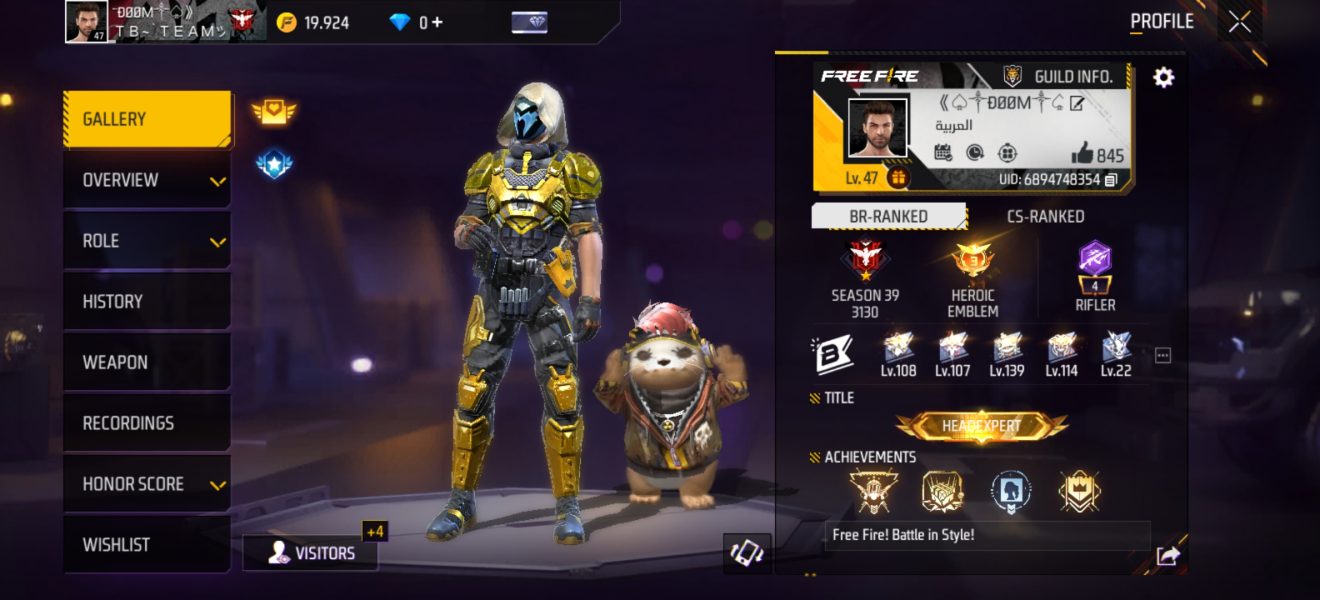
Task: Select the BR-Ranked tab
Action: 887,216
